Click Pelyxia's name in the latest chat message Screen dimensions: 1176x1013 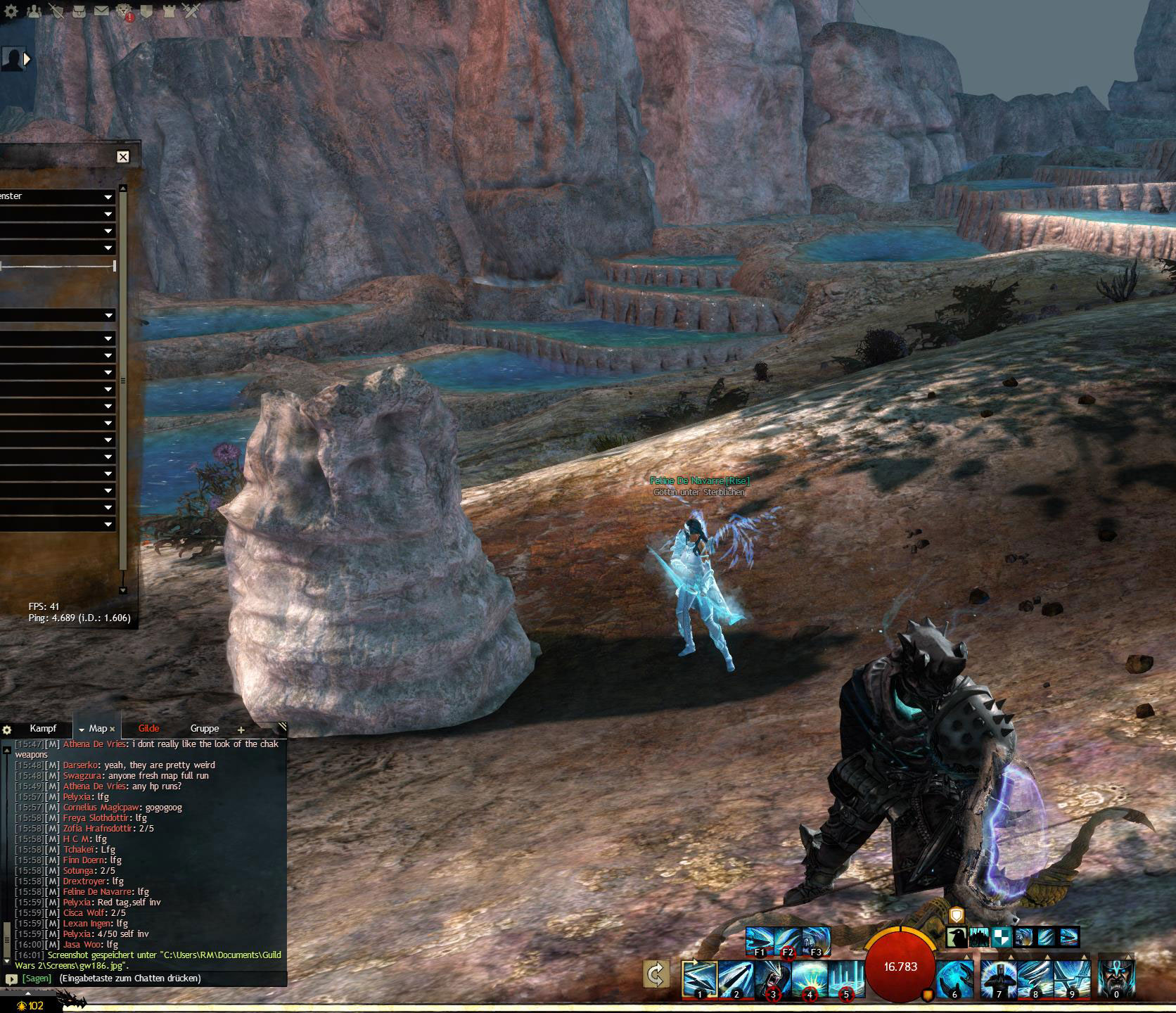click(x=77, y=934)
